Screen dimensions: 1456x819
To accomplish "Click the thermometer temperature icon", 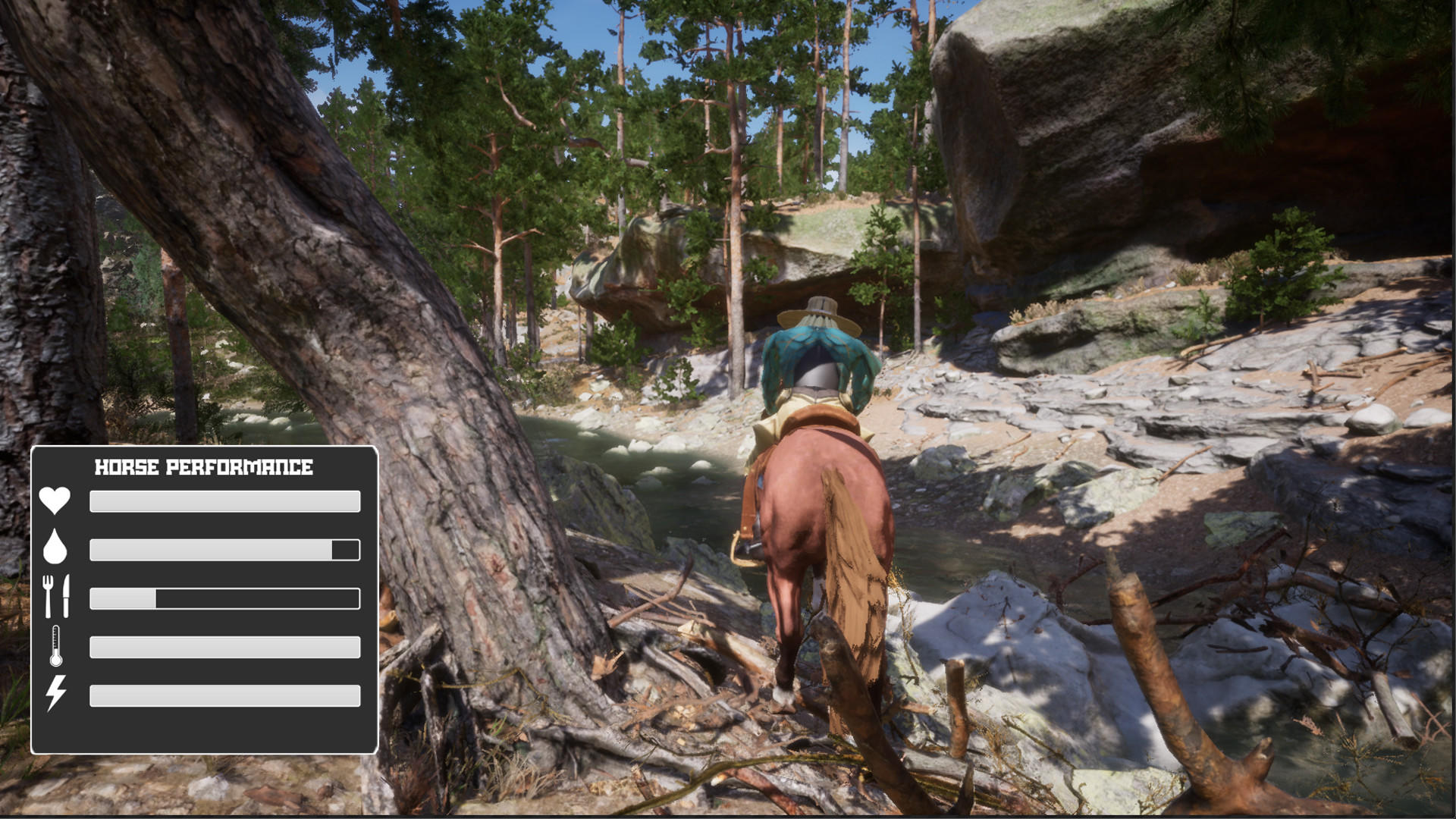I will click(x=56, y=646).
